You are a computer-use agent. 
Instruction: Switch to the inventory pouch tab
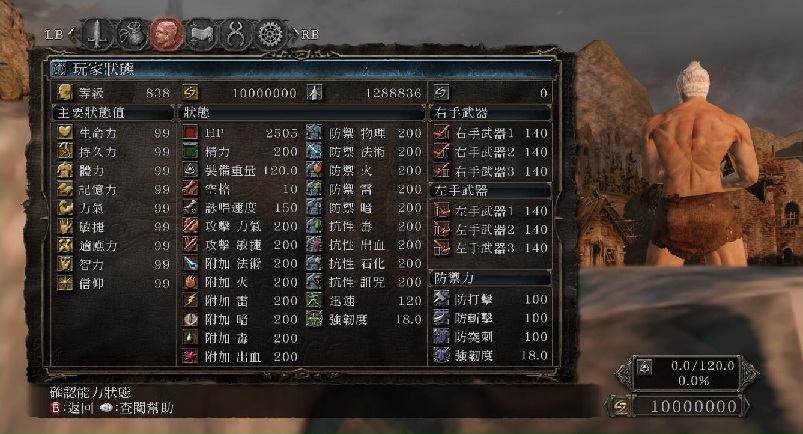129,35
